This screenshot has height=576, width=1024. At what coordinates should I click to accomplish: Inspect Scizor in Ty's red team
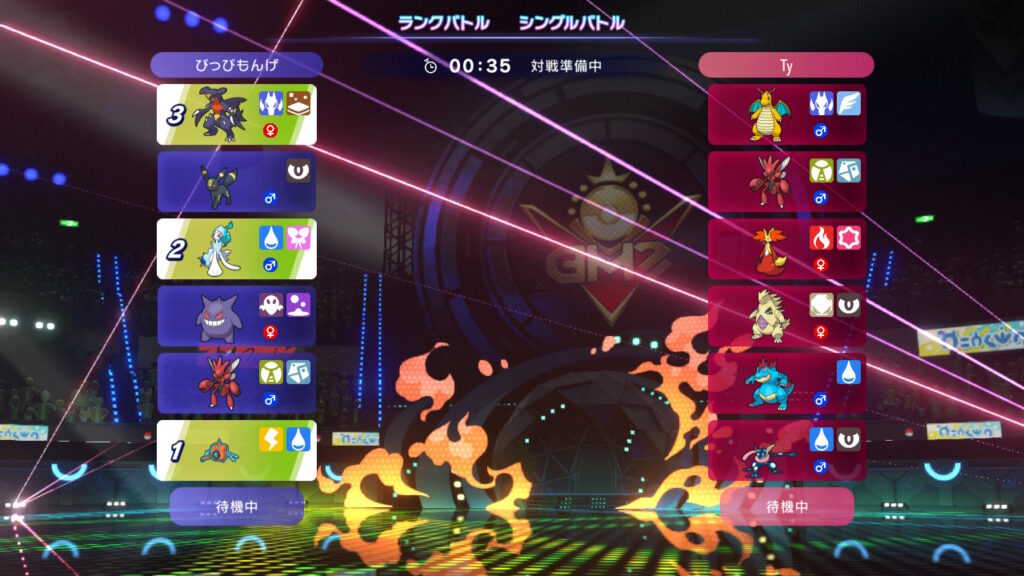(787, 181)
